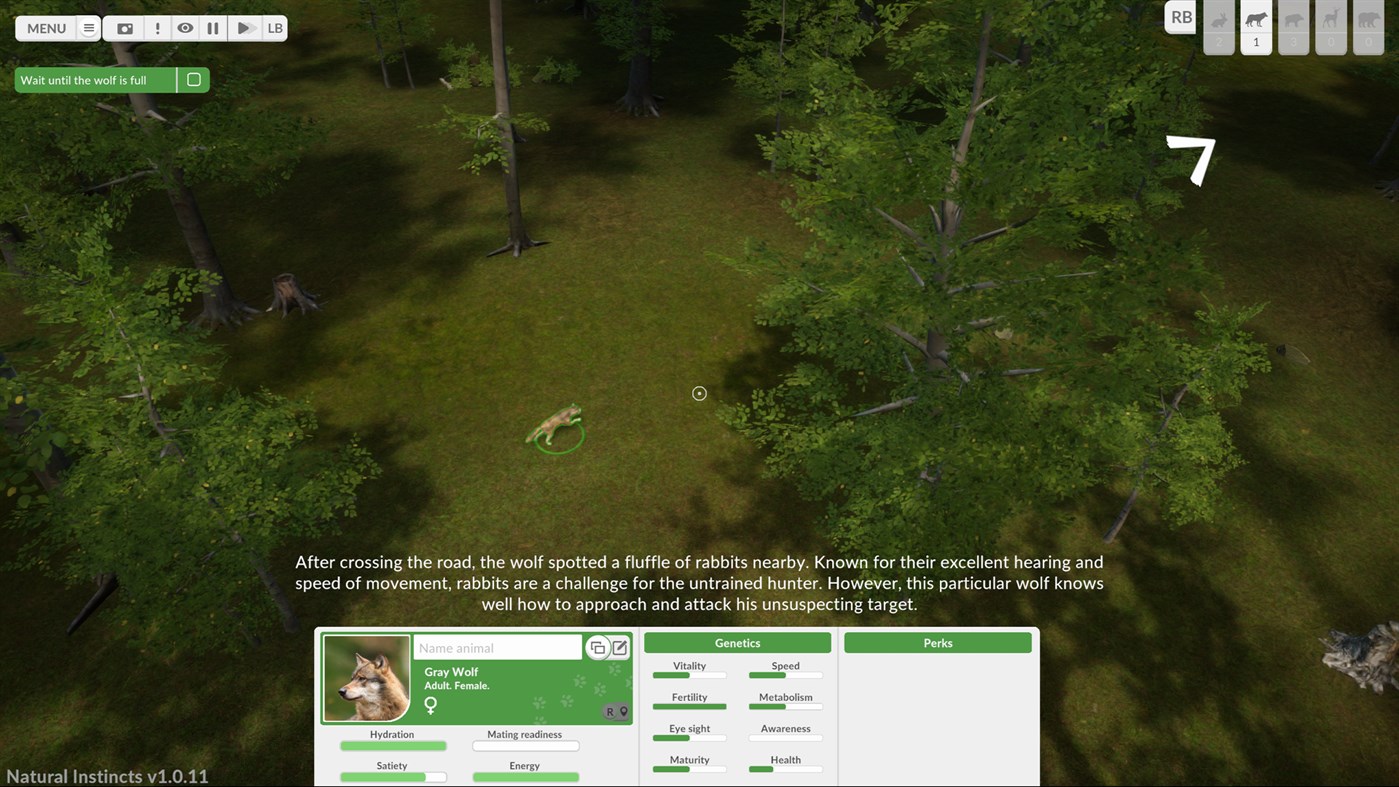The height and width of the screenshot is (787, 1399).
Task: Open the hamburger menu next to MENU
Action: pos(88,28)
